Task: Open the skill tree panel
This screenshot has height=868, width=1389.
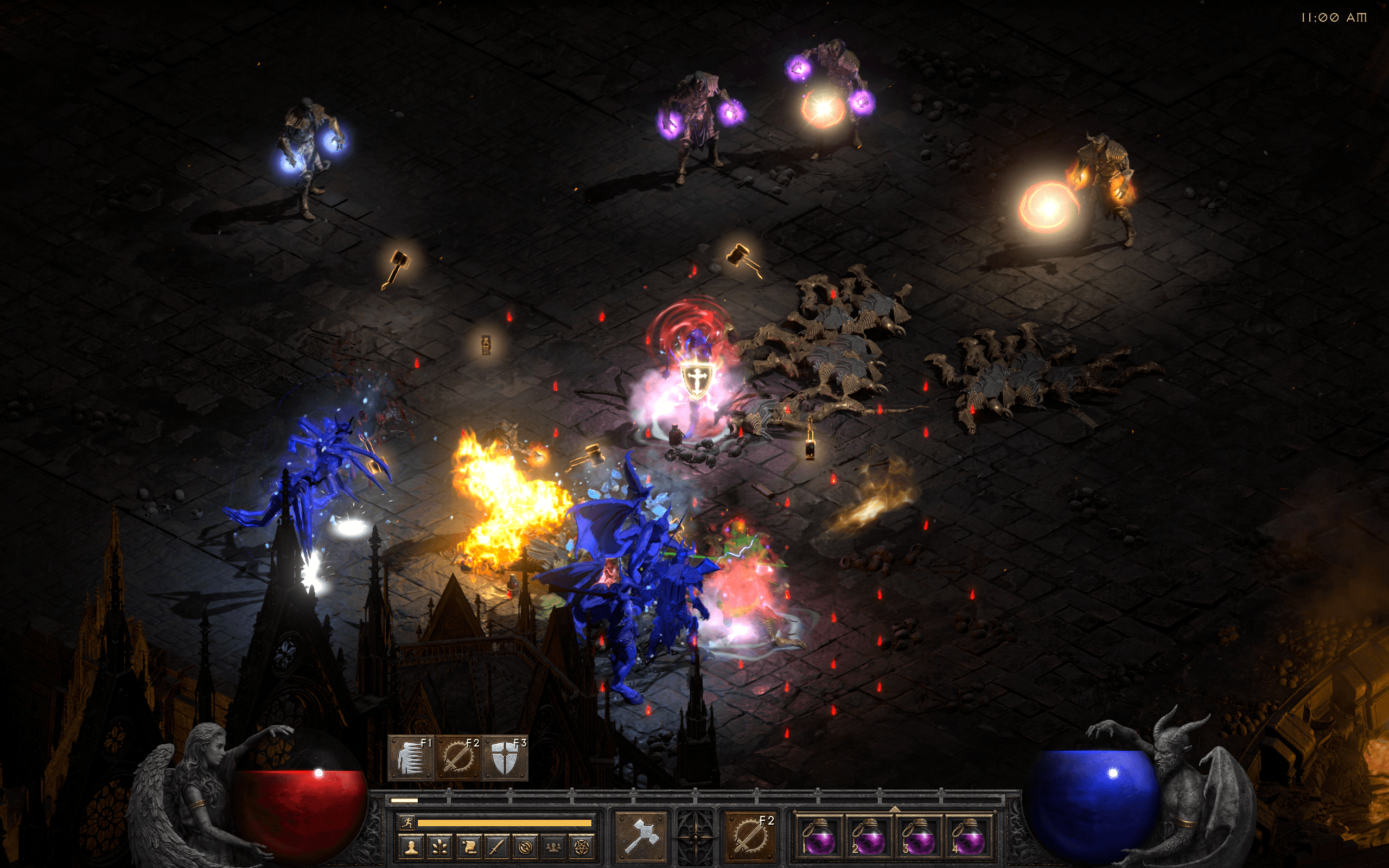Action: coord(439,847)
